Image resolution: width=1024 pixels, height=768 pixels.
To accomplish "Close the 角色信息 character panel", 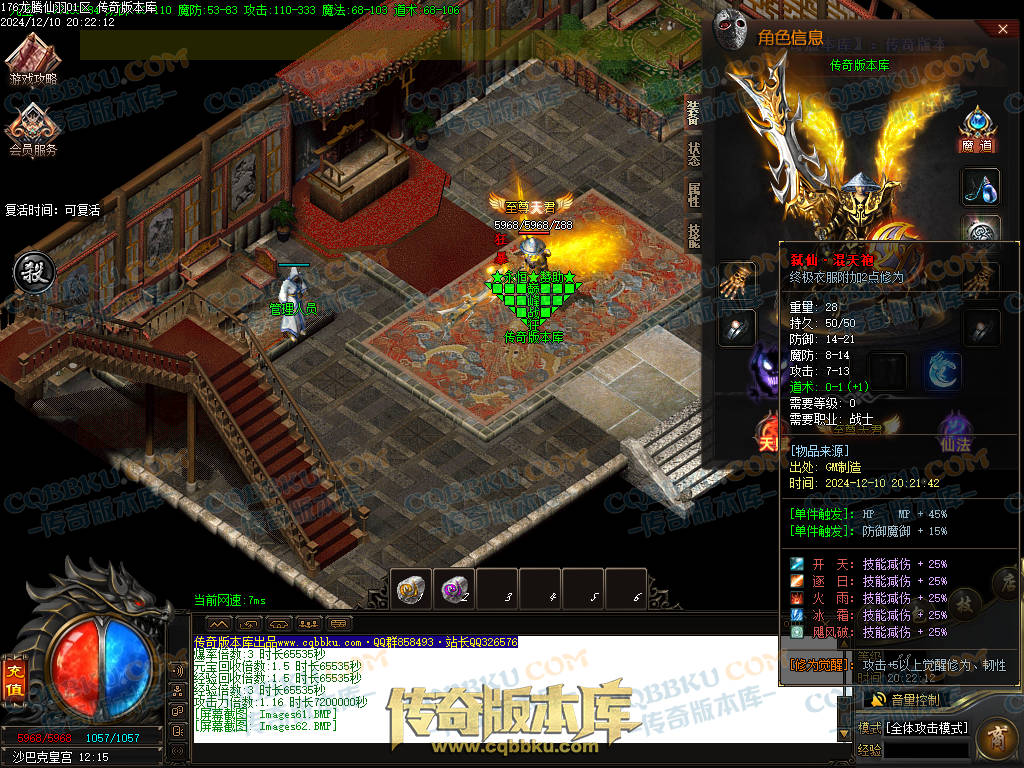I will point(1003,30).
